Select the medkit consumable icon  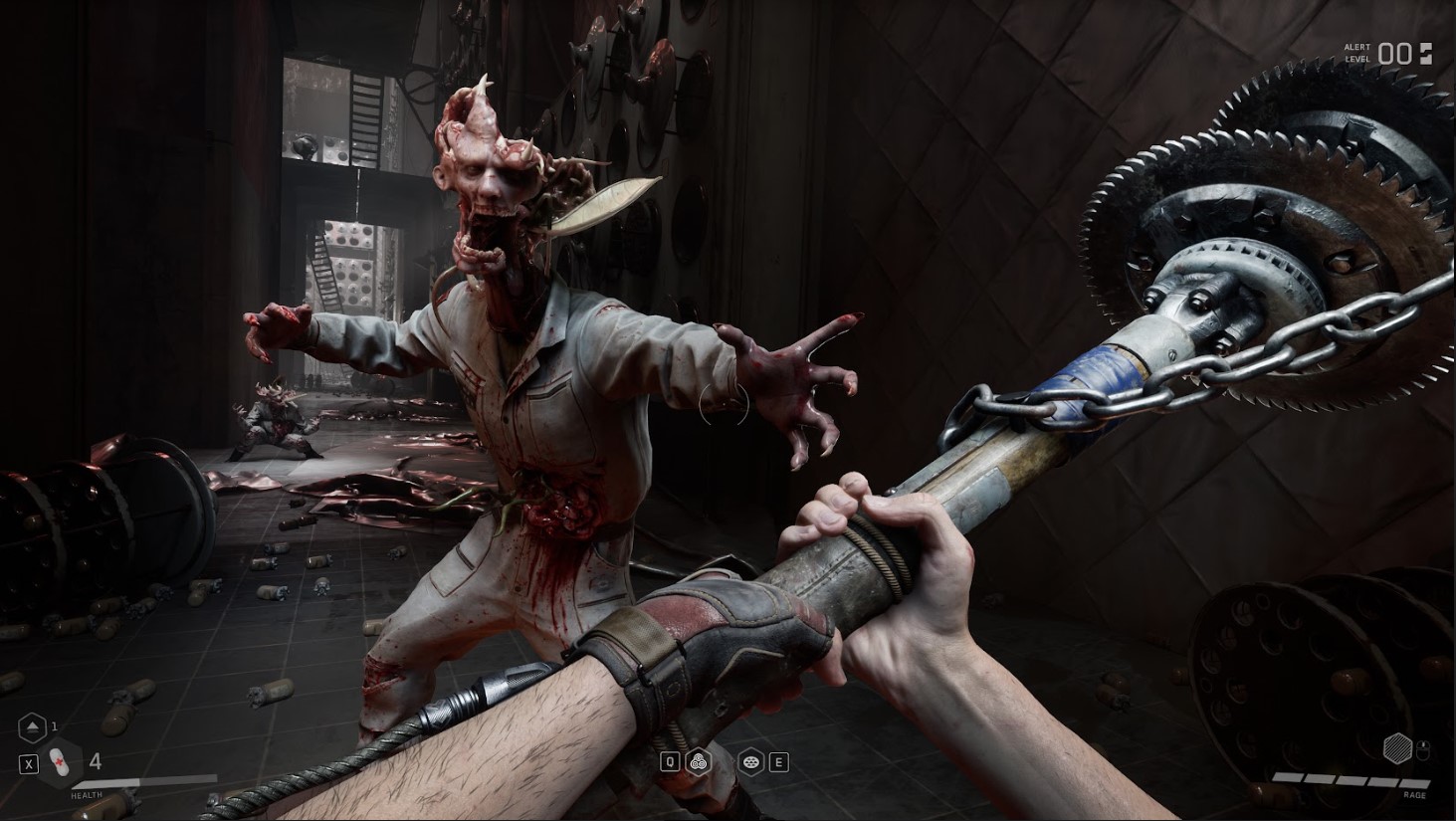tap(60, 763)
